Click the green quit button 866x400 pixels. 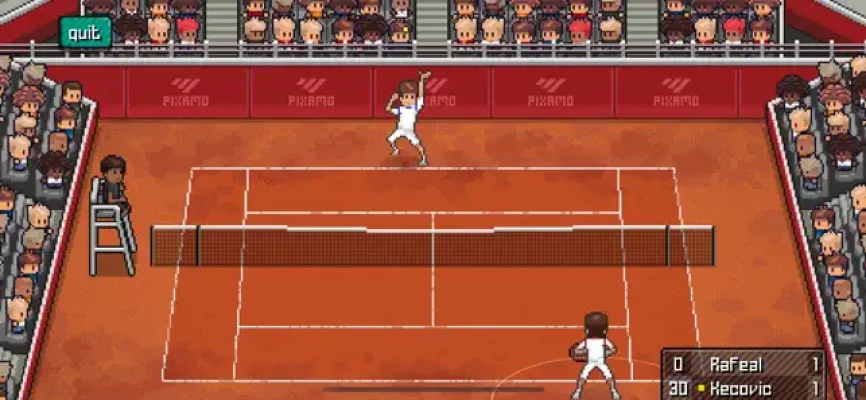(85, 32)
